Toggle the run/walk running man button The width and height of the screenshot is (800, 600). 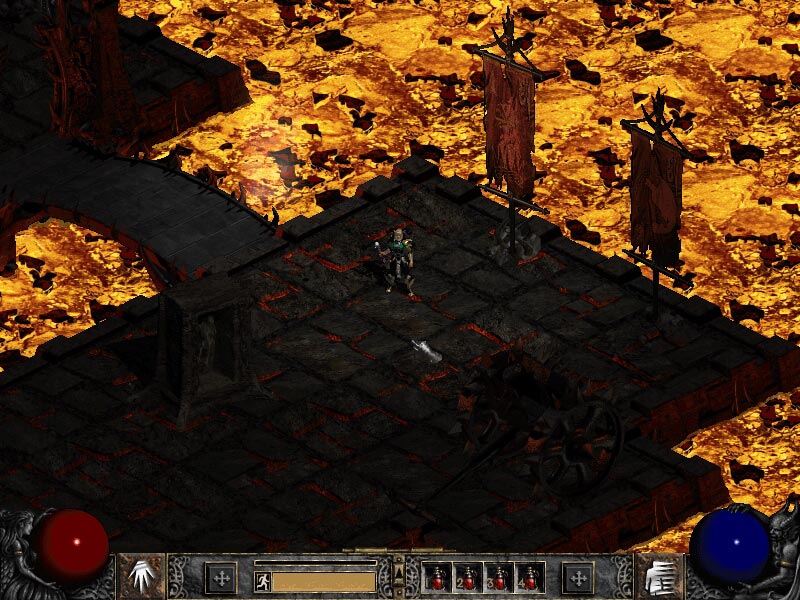[x=263, y=581]
